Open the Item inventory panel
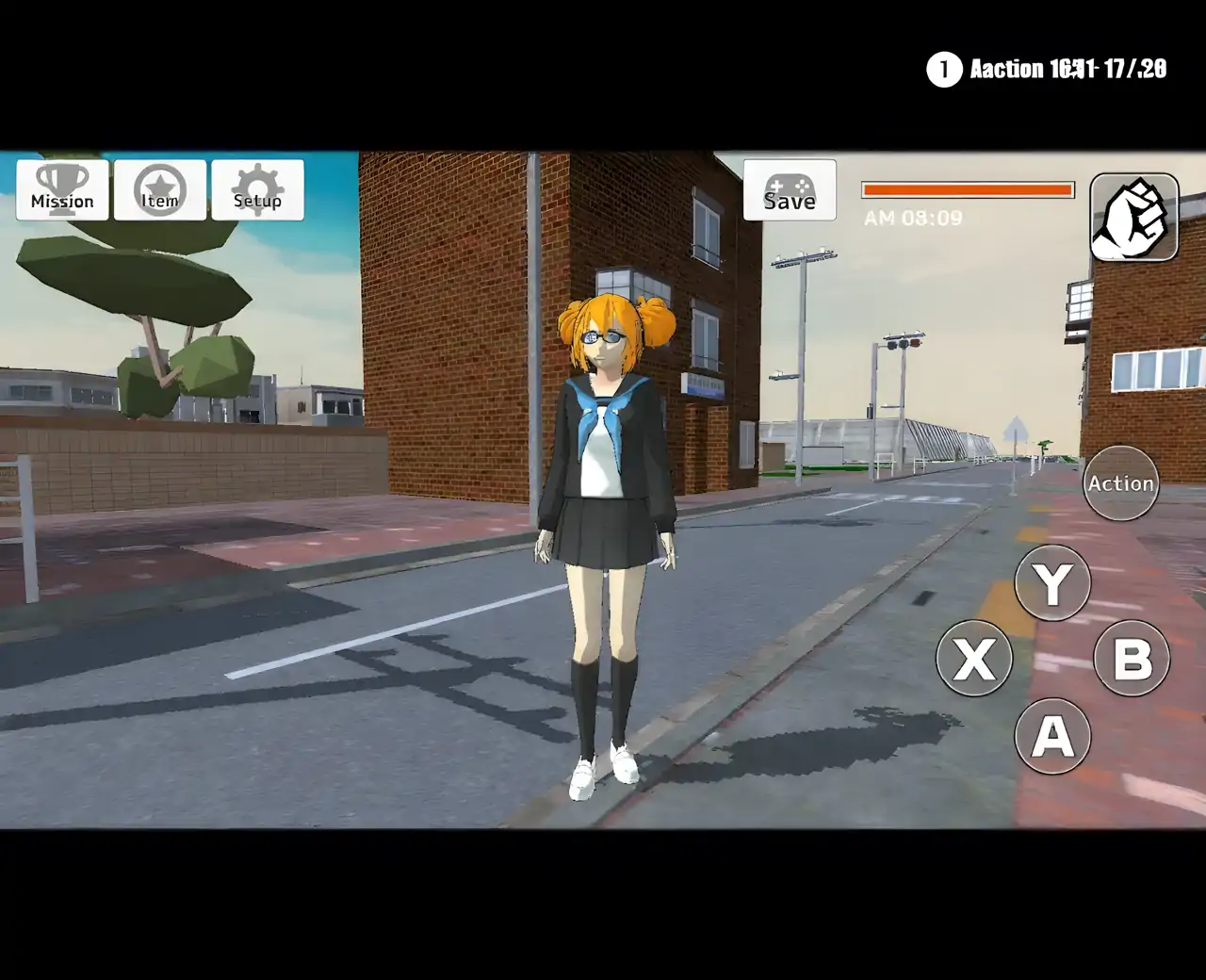This screenshot has width=1206, height=980. click(160, 189)
